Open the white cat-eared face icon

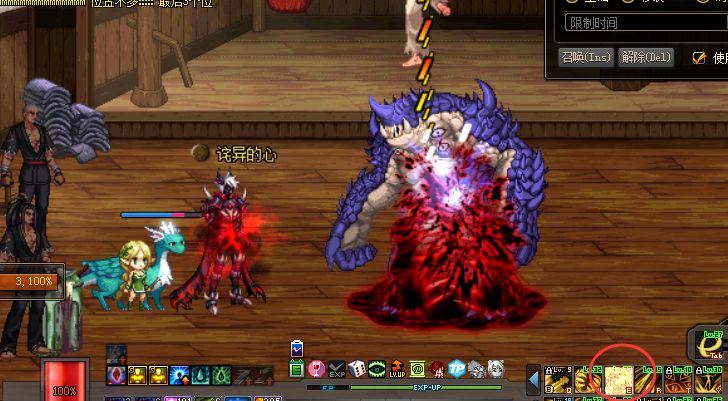pos(497,369)
